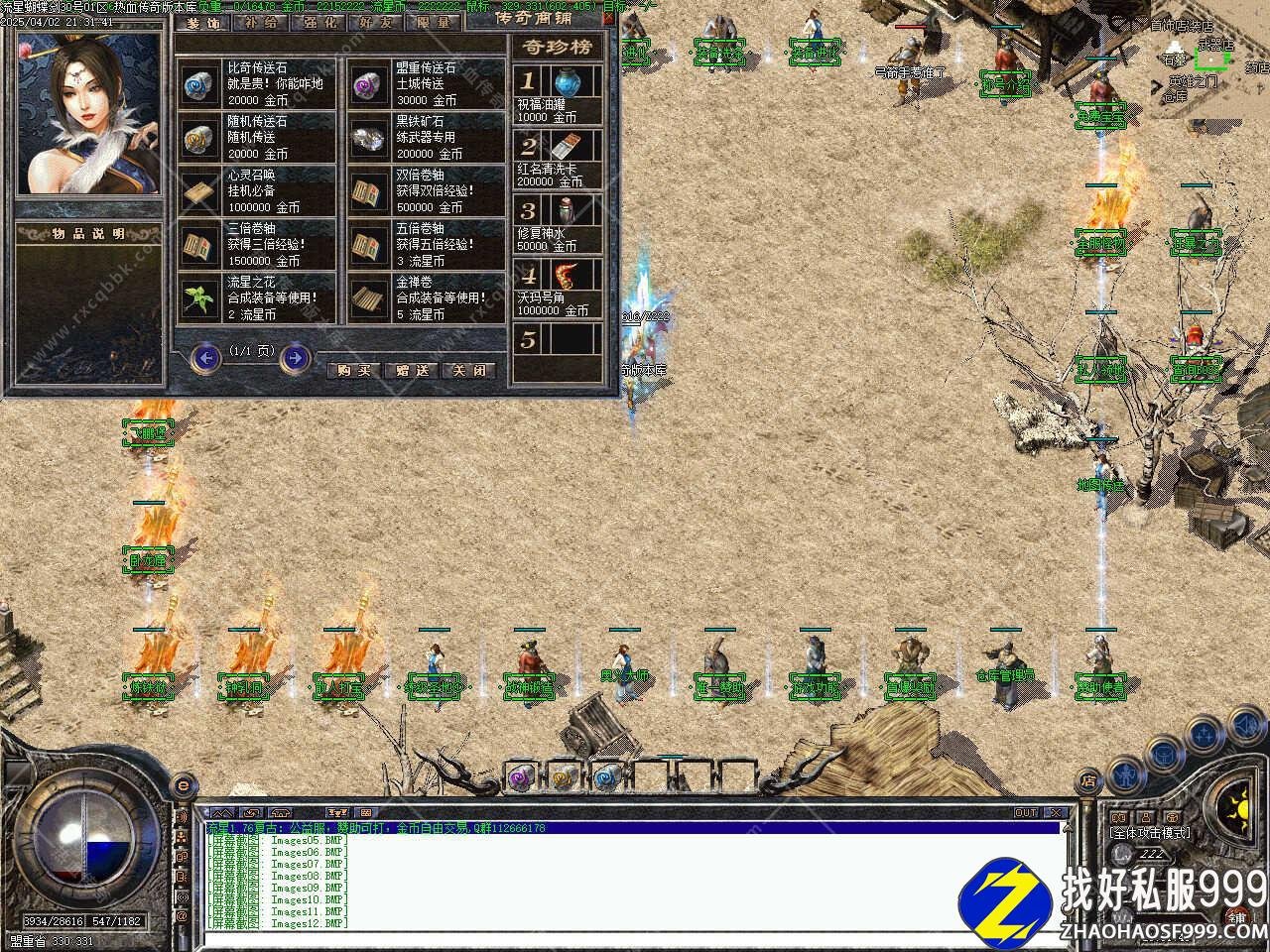Go back with the previous page arrow
The image size is (1270, 952).
click(x=205, y=357)
